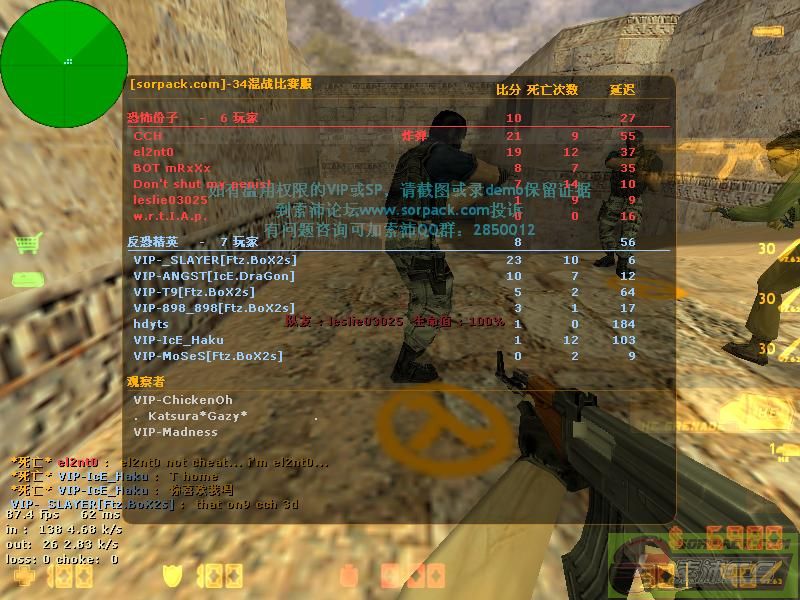Viewport: 800px width, 600px height.
Task: Select BOT mRxXx in the player list
Action: [172, 168]
